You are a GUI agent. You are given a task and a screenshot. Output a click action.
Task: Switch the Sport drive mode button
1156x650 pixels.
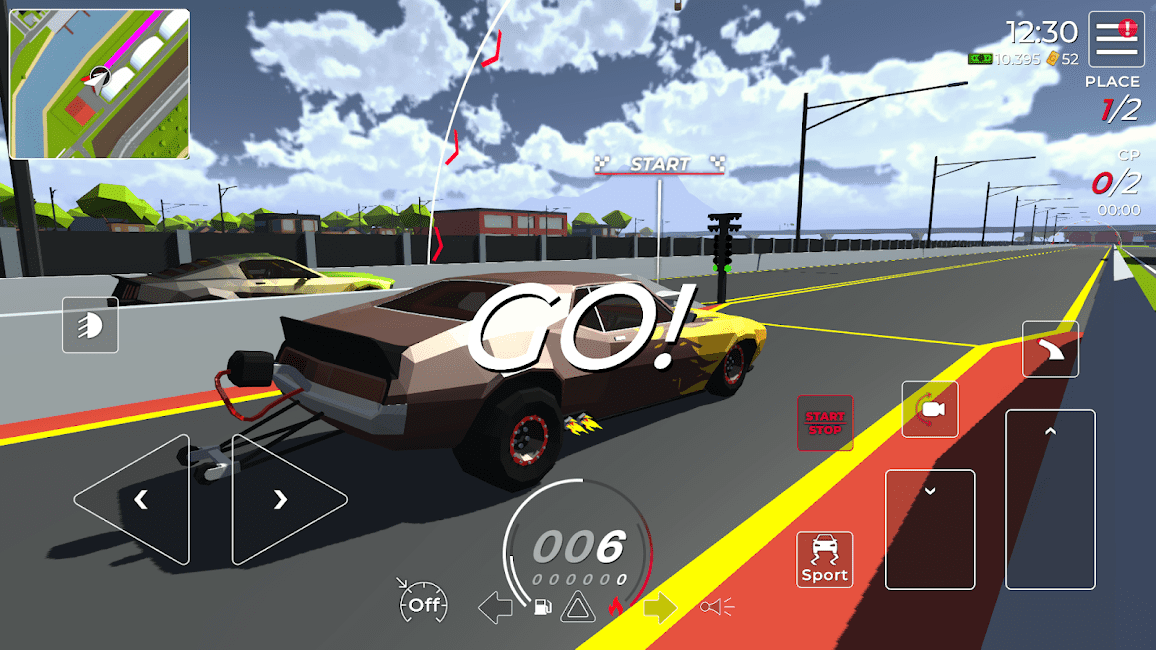coord(825,559)
